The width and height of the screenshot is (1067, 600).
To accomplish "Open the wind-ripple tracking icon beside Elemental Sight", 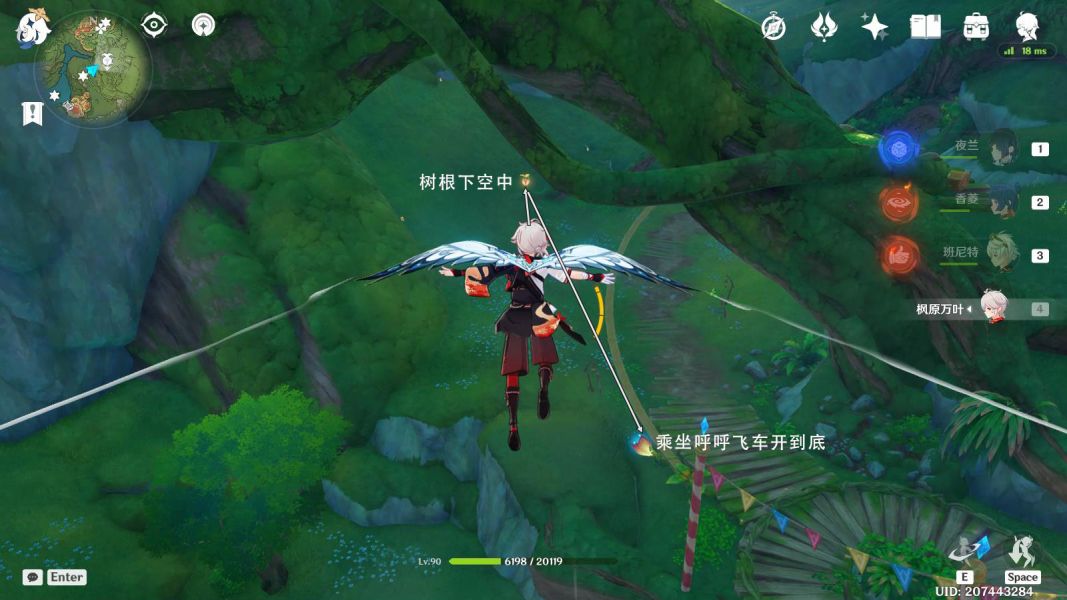I will coord(204,25).
